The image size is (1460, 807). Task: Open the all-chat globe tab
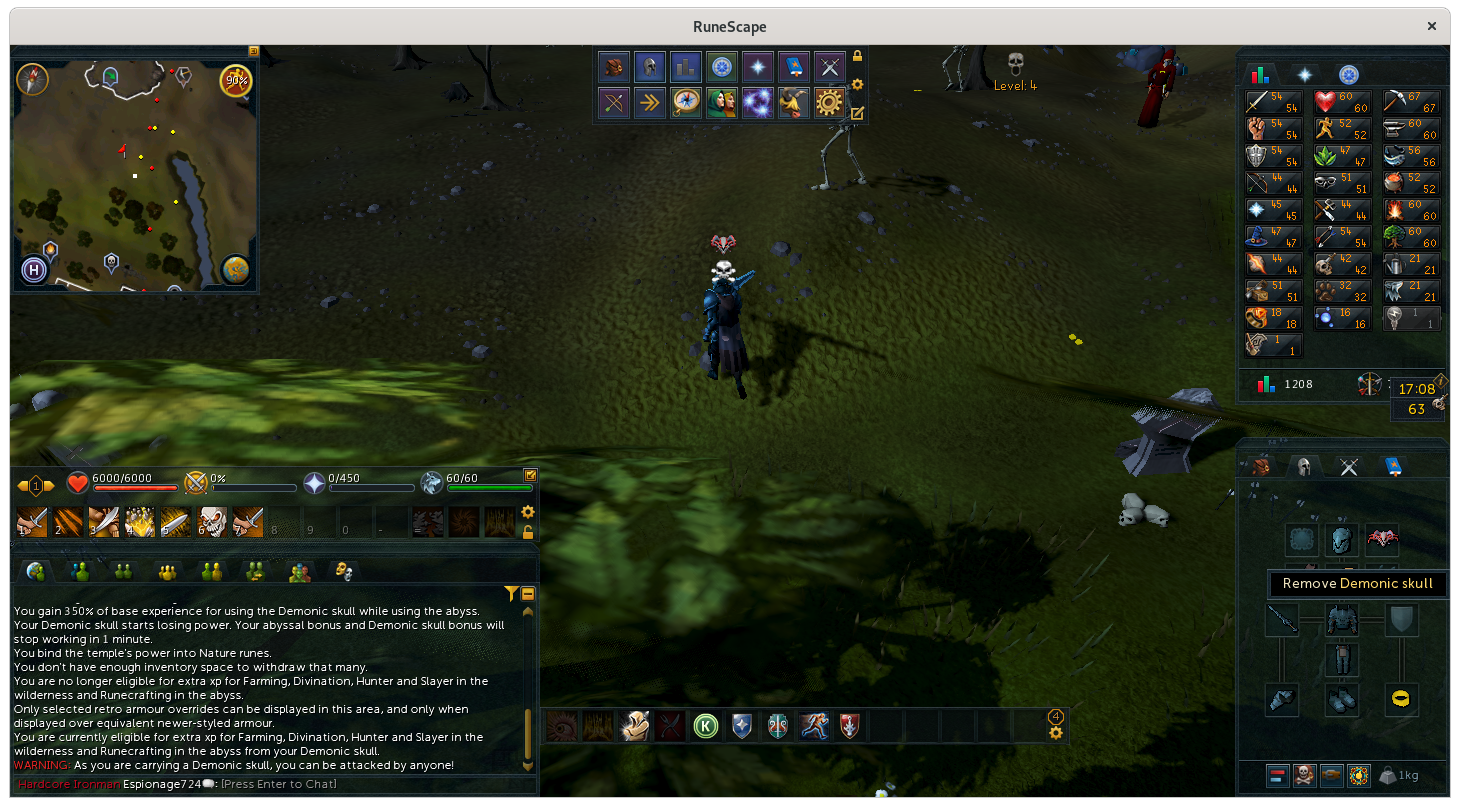point(36,571)
